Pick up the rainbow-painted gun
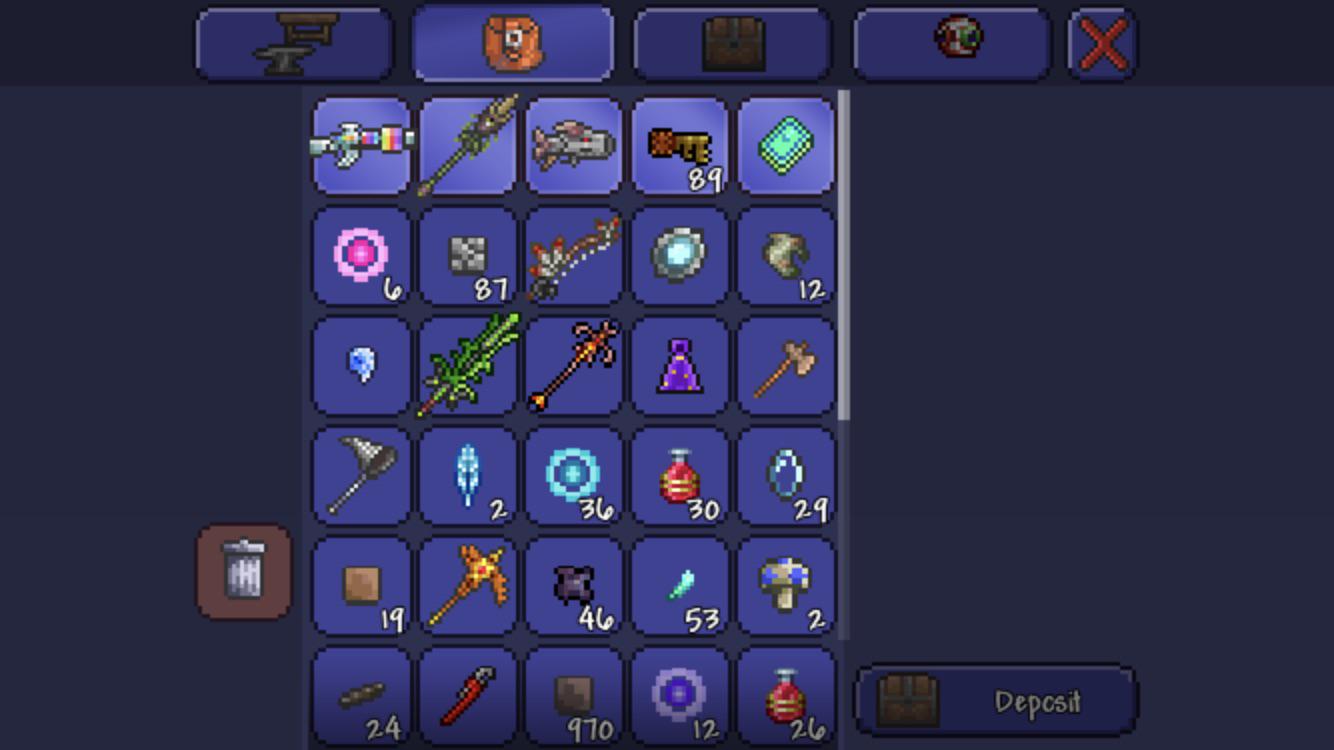 pyautogui.click(x=360, y=145)
